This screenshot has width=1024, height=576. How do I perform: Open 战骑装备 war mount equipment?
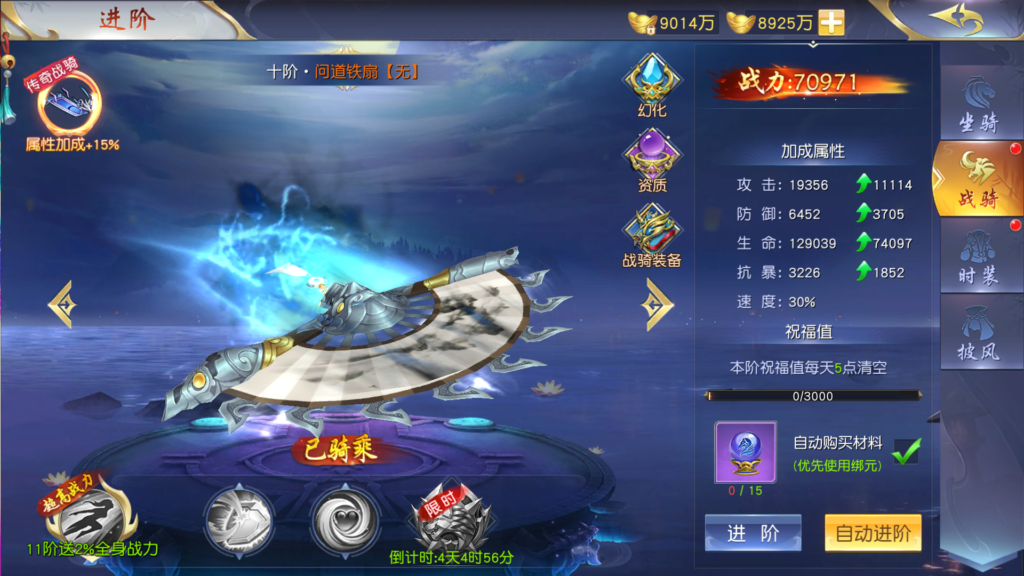coord(652,234)
